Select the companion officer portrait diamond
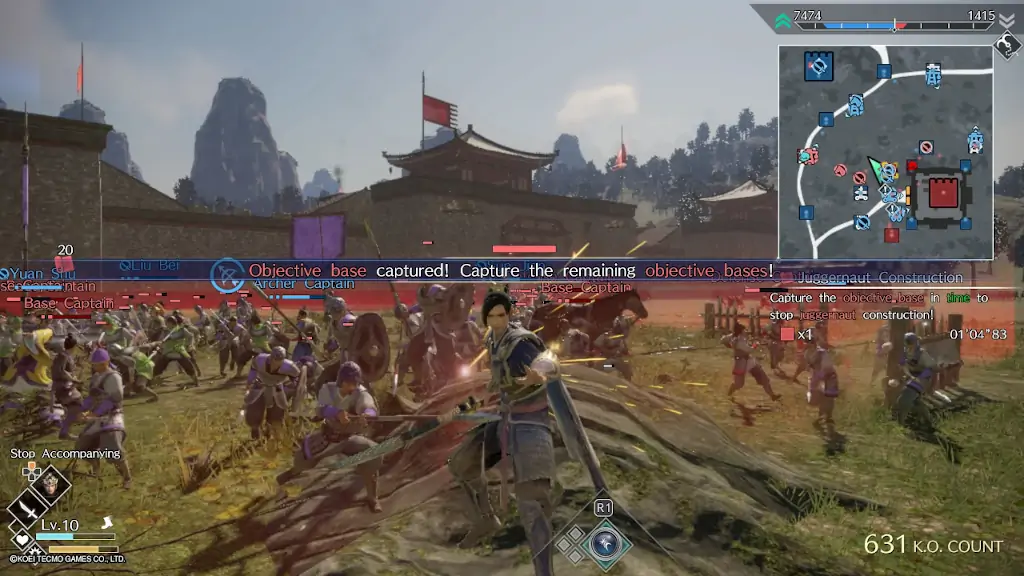This screenshot has width=1024, height=576. click(x=51, y=488)
